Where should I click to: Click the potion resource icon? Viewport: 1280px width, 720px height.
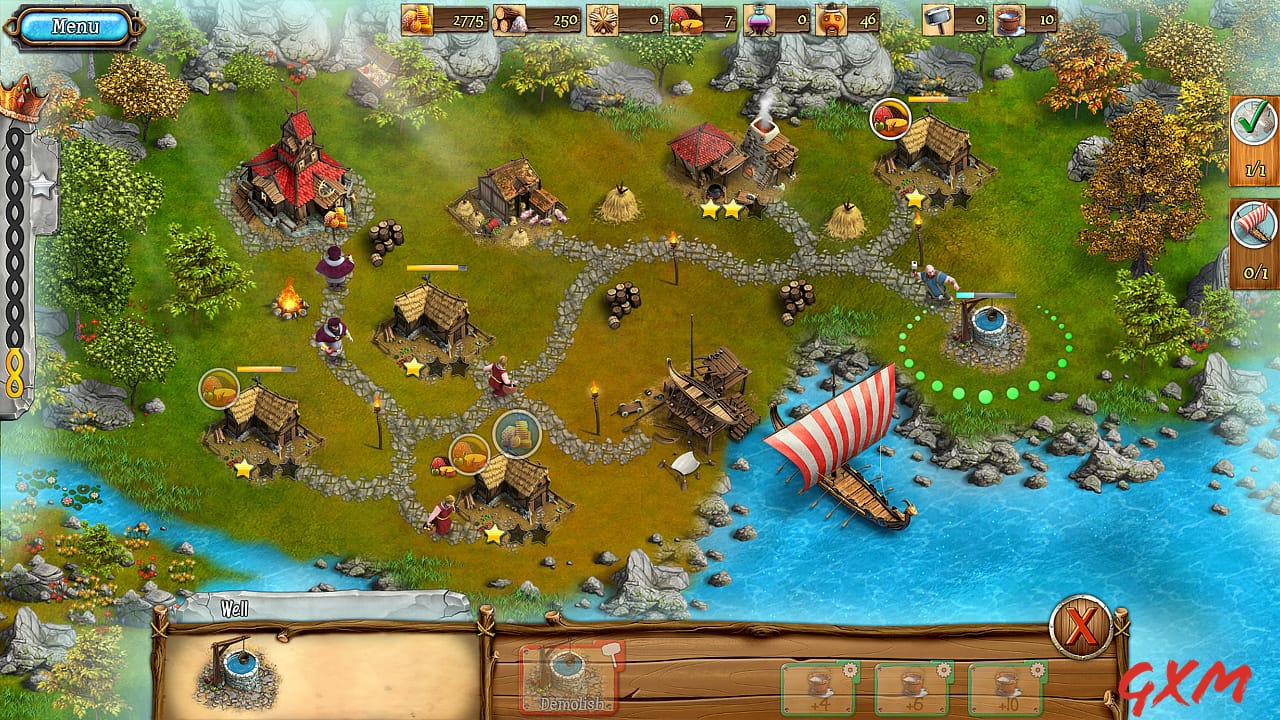click(x=760, y=19)
